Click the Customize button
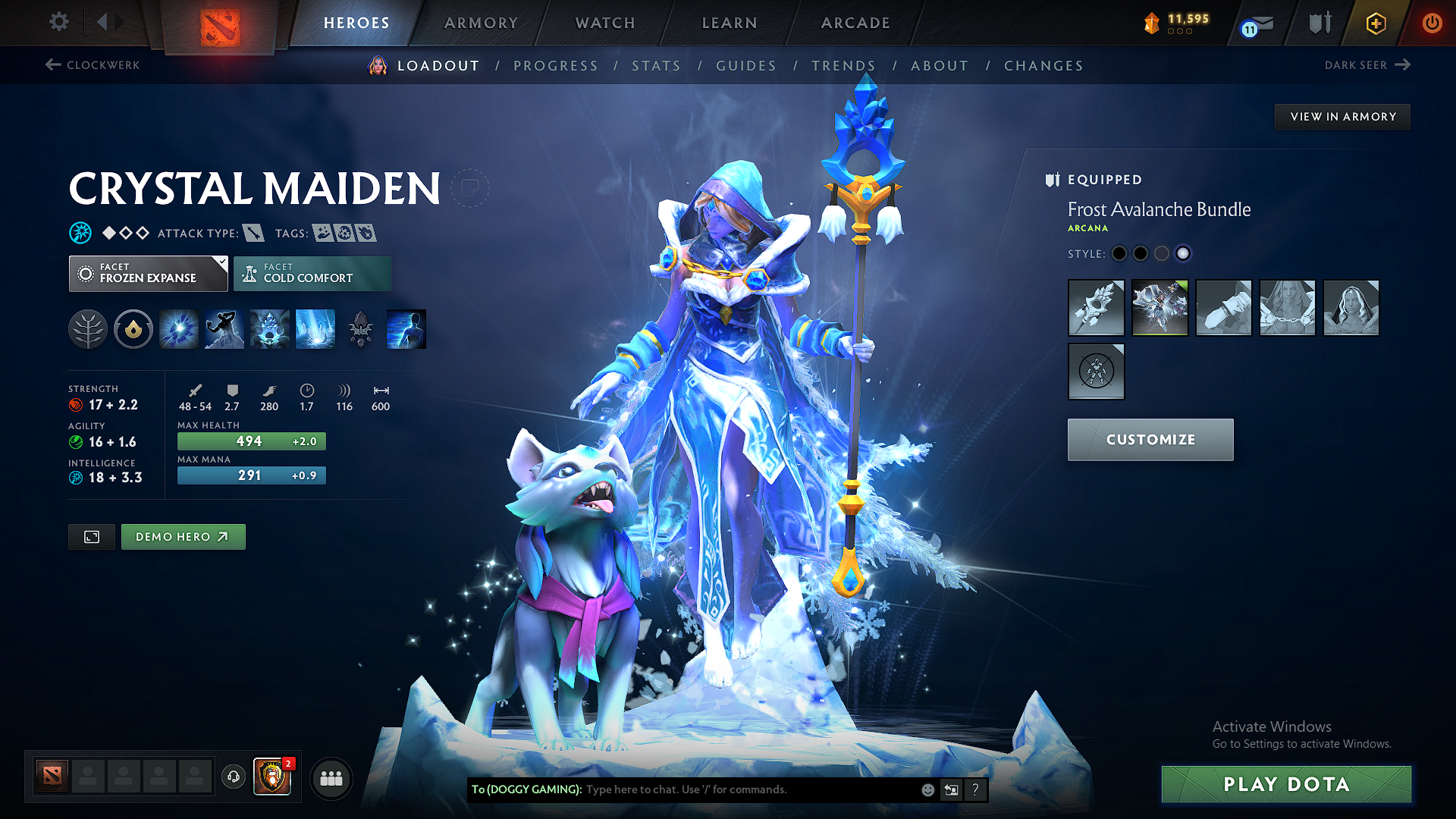The height and width of the screenshot is (819, 1456). coord(1150,439)
